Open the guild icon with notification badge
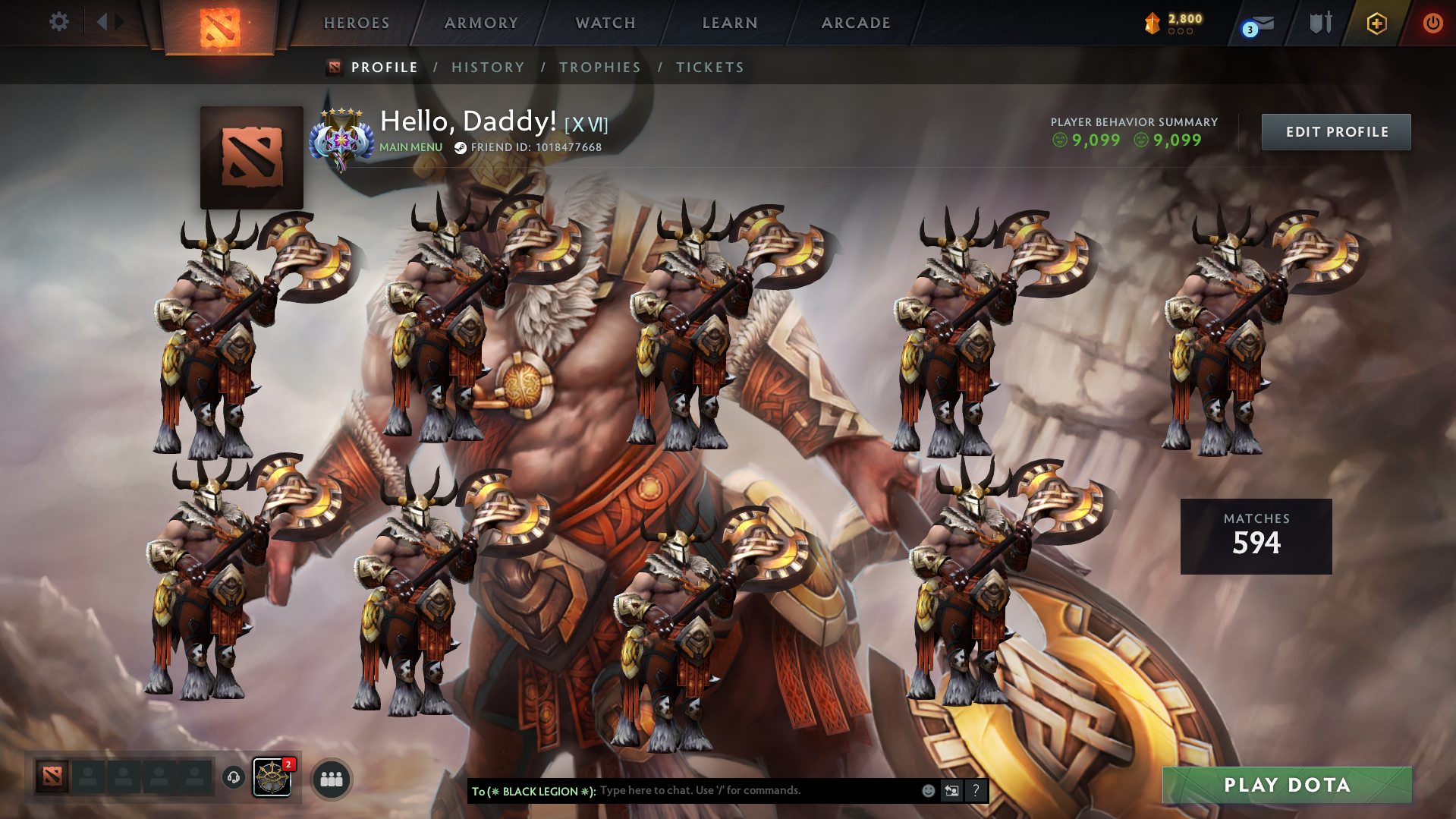 click(x=272, y=777)
